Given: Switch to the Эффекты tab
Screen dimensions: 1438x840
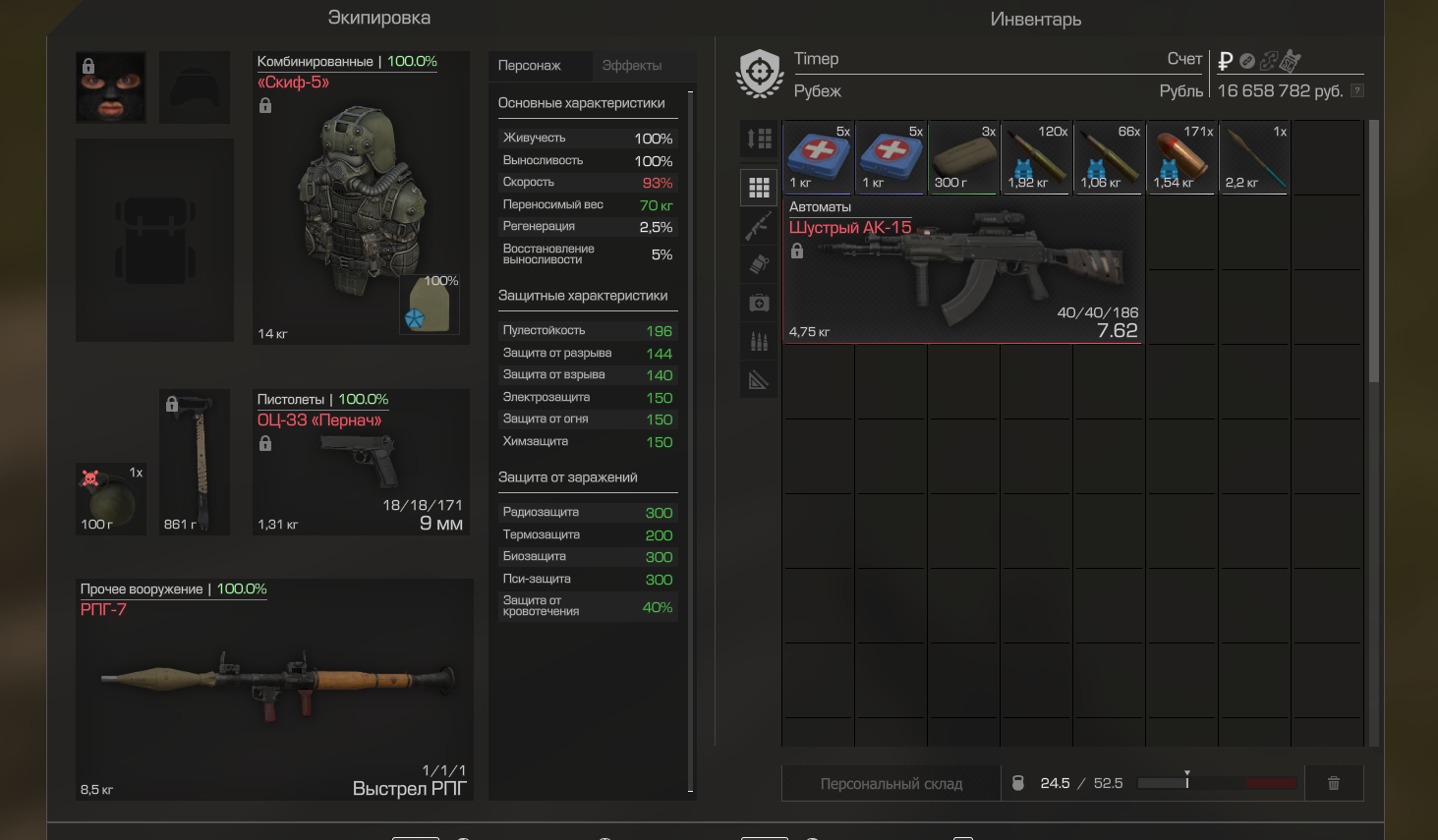Looking at the screenshot, I should [x=631, y=66].
